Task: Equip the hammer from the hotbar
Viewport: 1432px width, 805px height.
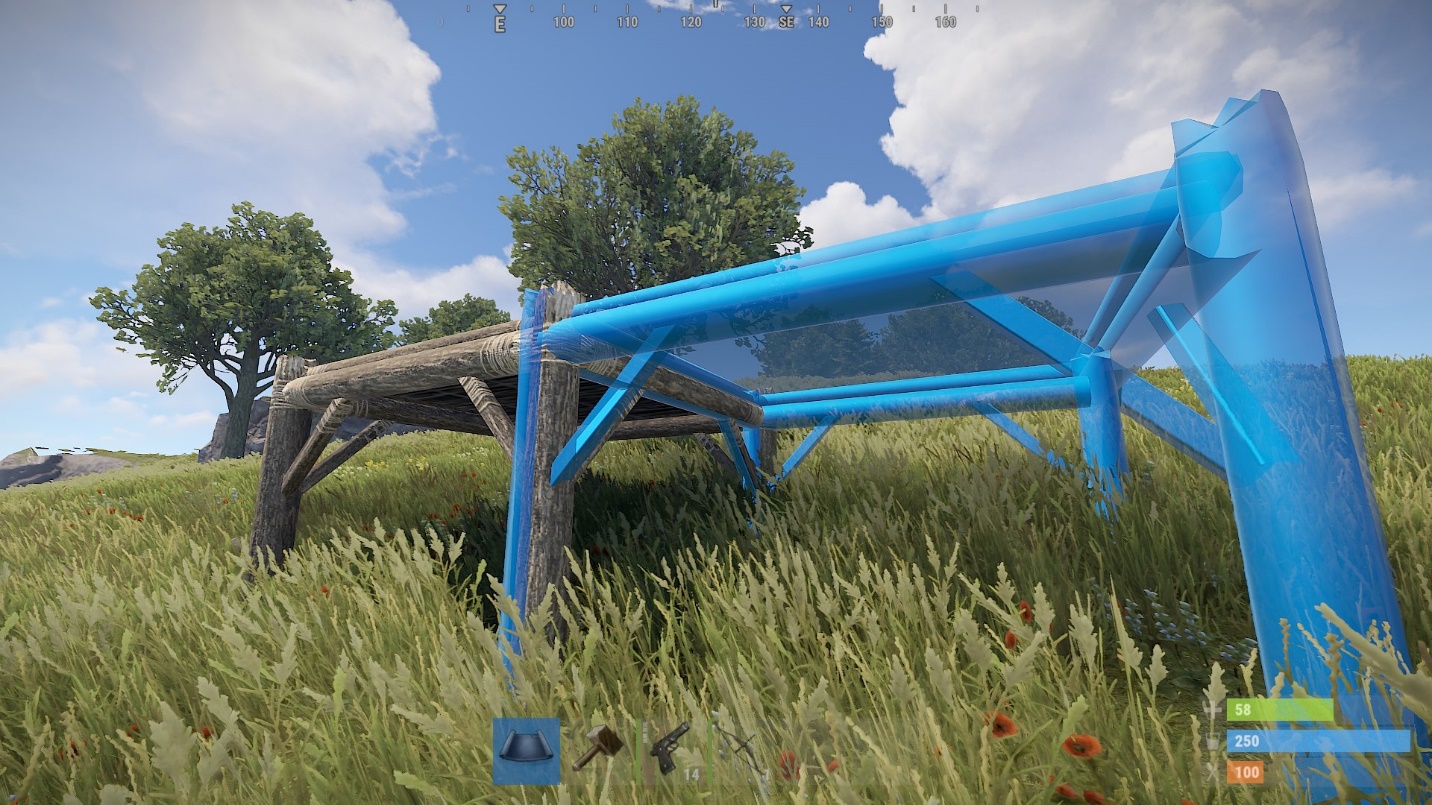Action: click(597, 748)
